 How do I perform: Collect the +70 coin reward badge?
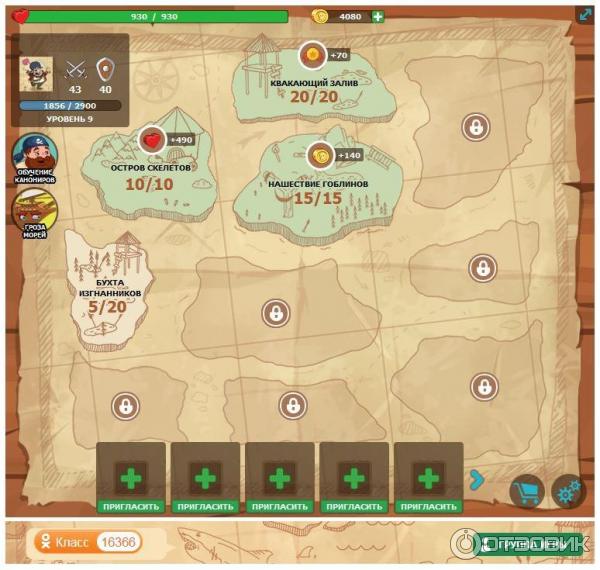313,55
